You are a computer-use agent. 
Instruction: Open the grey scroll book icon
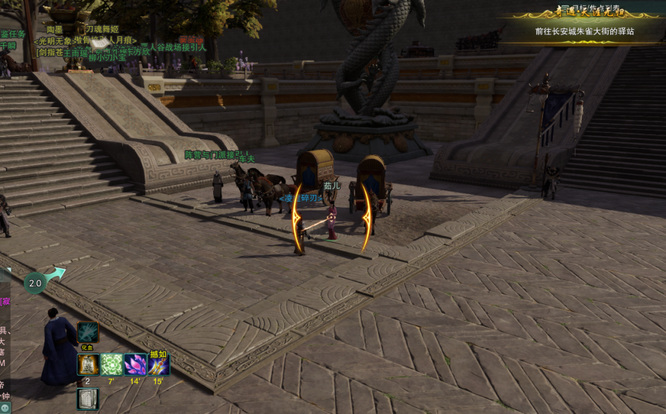(x=88, y=398)
